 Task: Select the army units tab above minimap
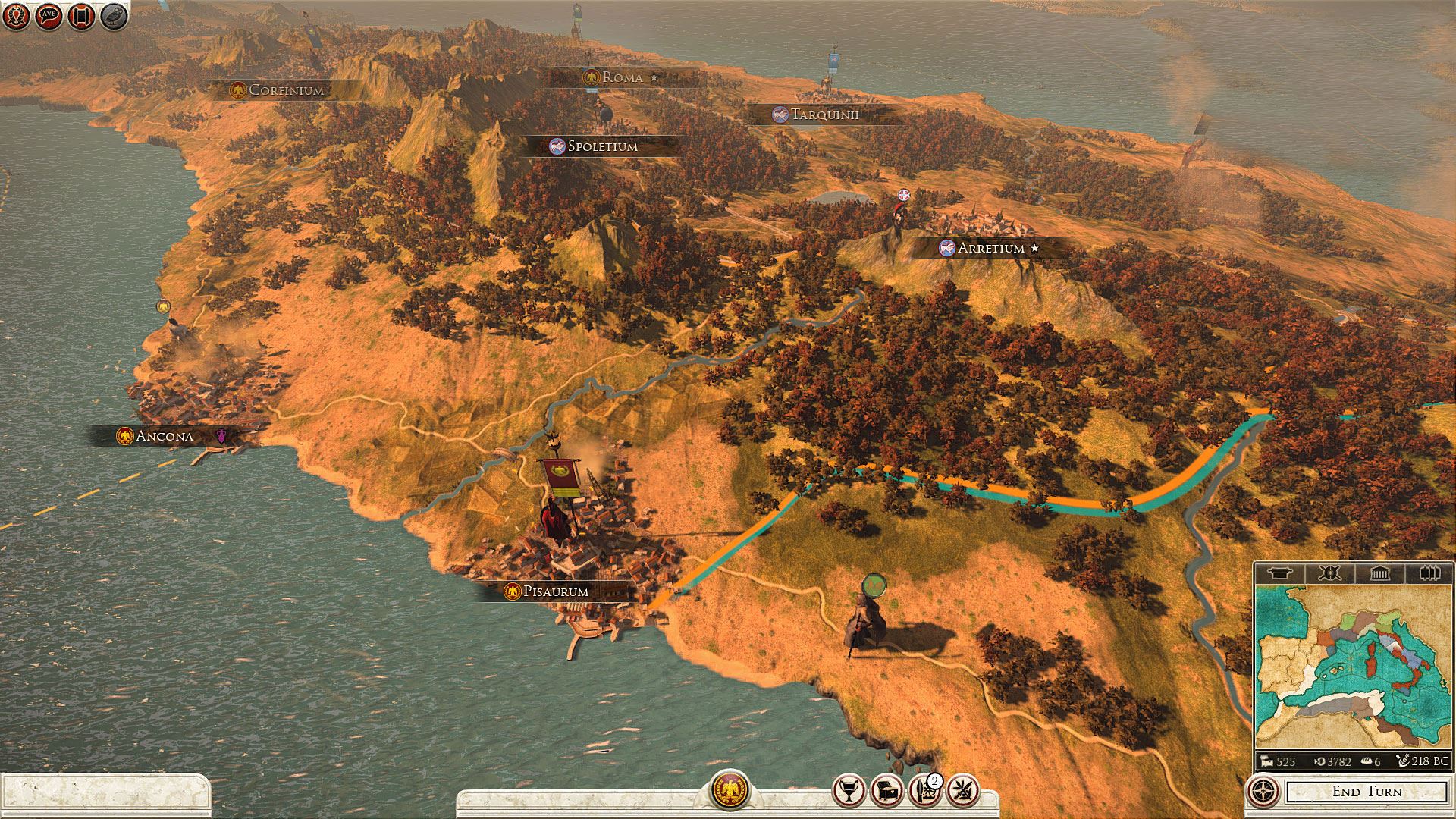coord(1429,573)
